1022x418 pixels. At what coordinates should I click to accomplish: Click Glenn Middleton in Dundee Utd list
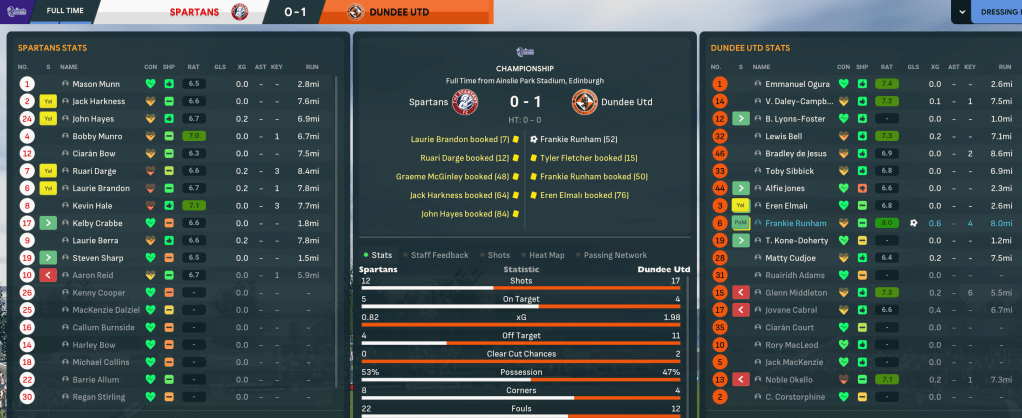click(x=797, y=292)
